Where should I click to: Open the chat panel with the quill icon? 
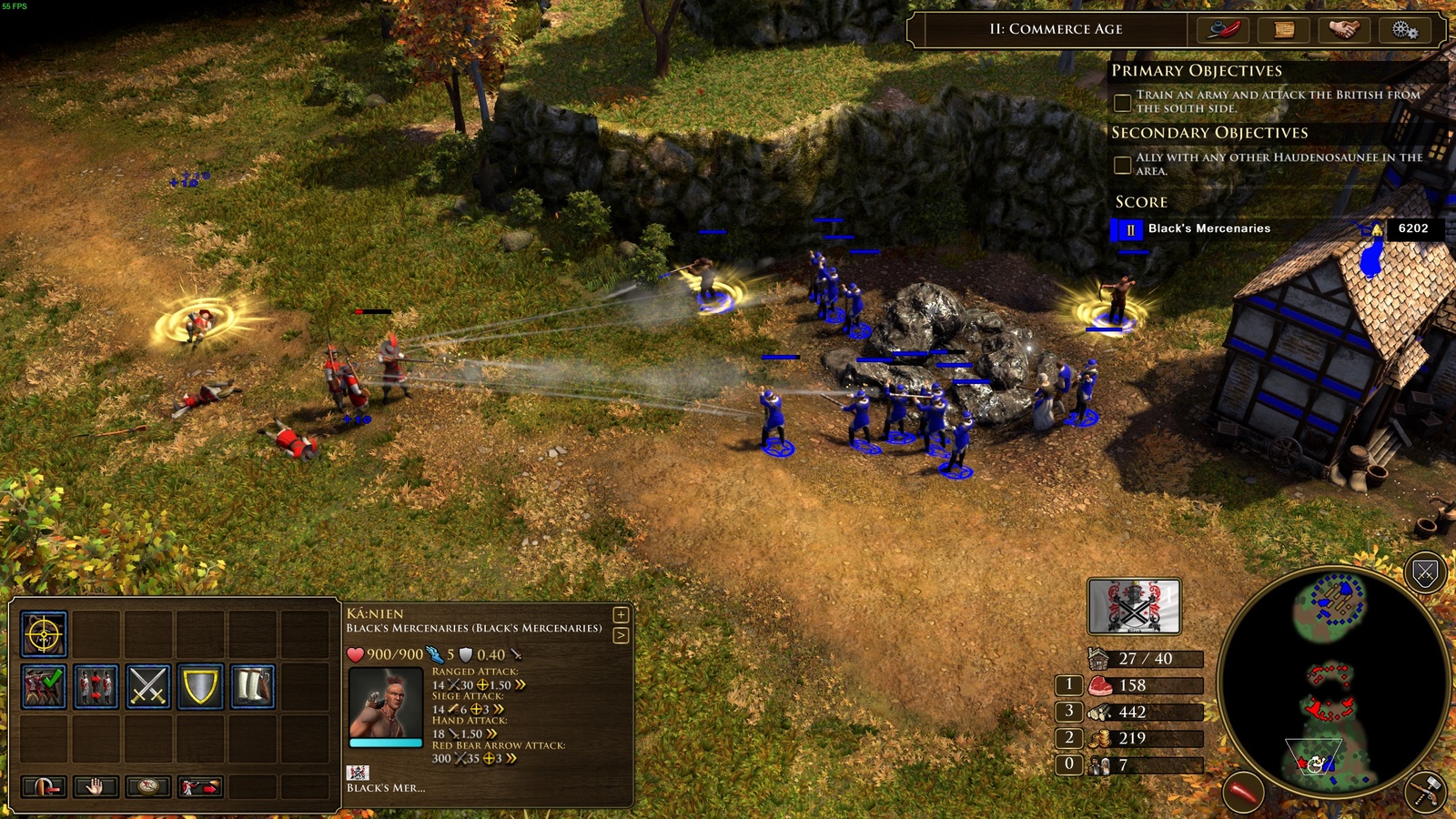(x=1225, y=30)
